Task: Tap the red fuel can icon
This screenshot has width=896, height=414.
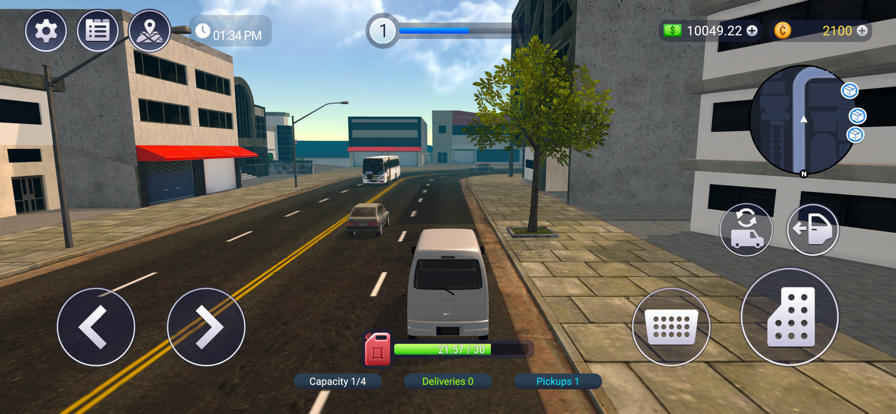Action: [377, 350]
